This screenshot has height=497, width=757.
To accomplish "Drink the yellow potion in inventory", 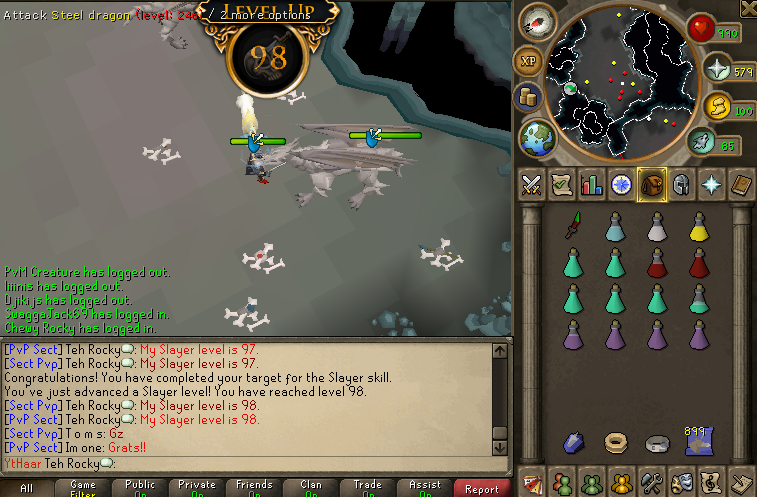I will click(x=698, y=228).
